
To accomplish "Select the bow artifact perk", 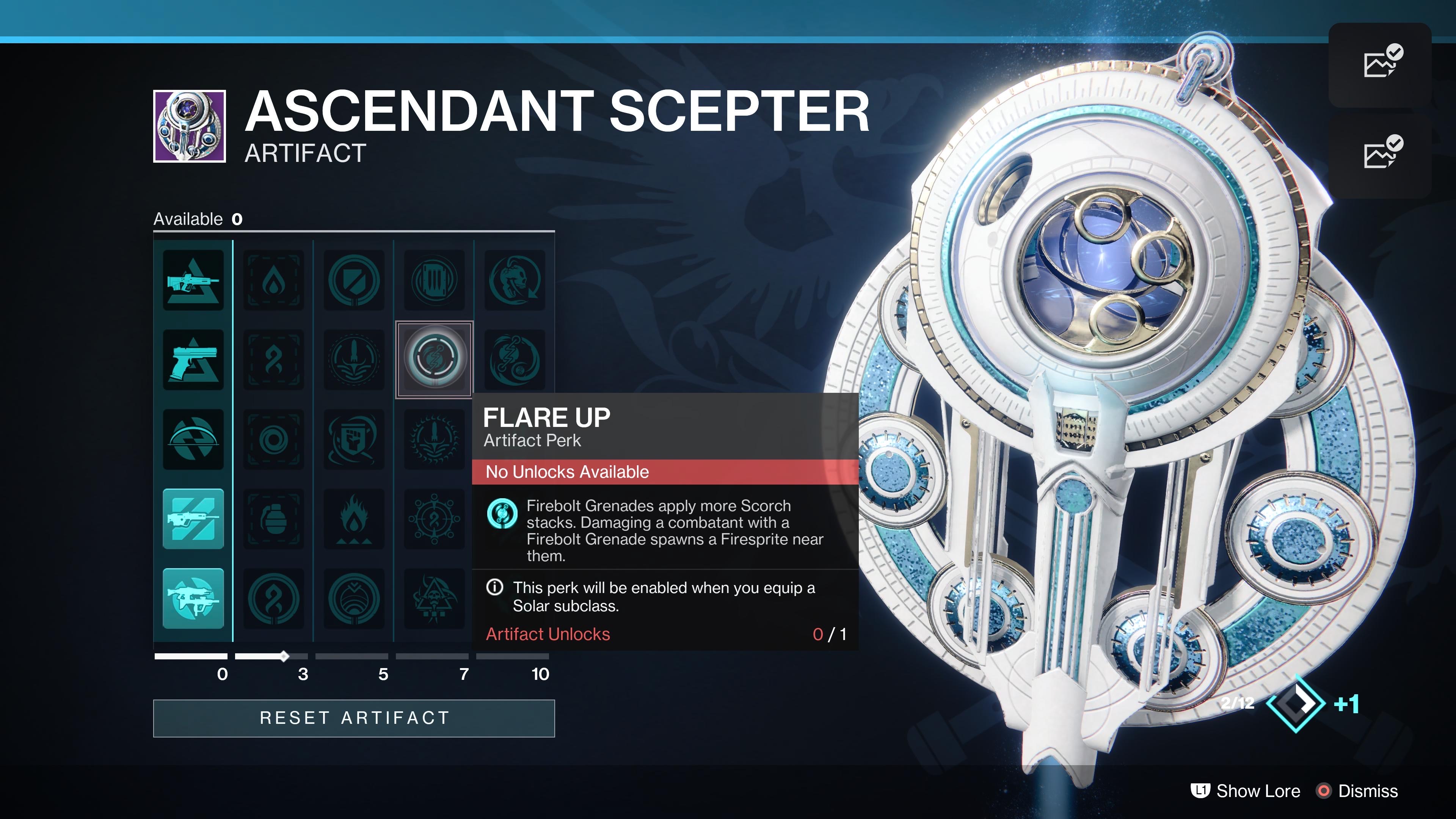I will coord(193,439).
